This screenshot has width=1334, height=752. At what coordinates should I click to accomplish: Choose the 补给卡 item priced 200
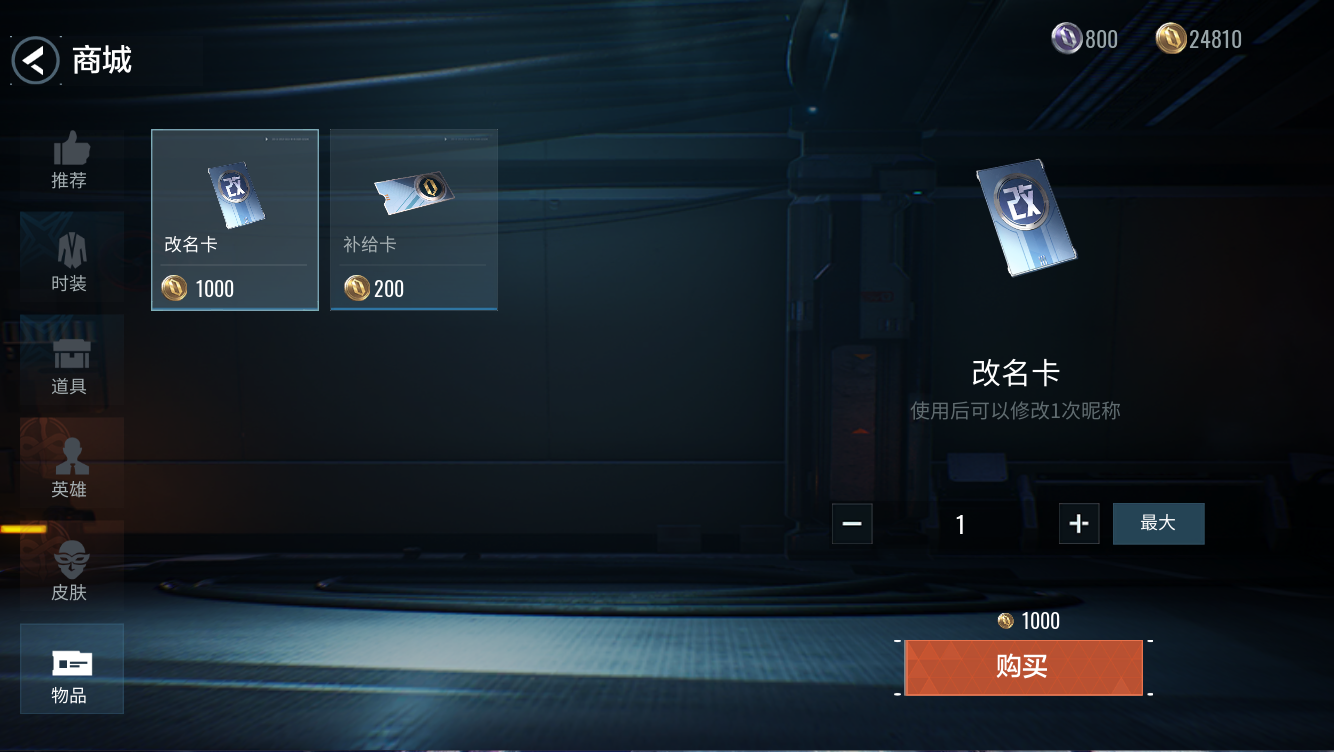point(414,220)
